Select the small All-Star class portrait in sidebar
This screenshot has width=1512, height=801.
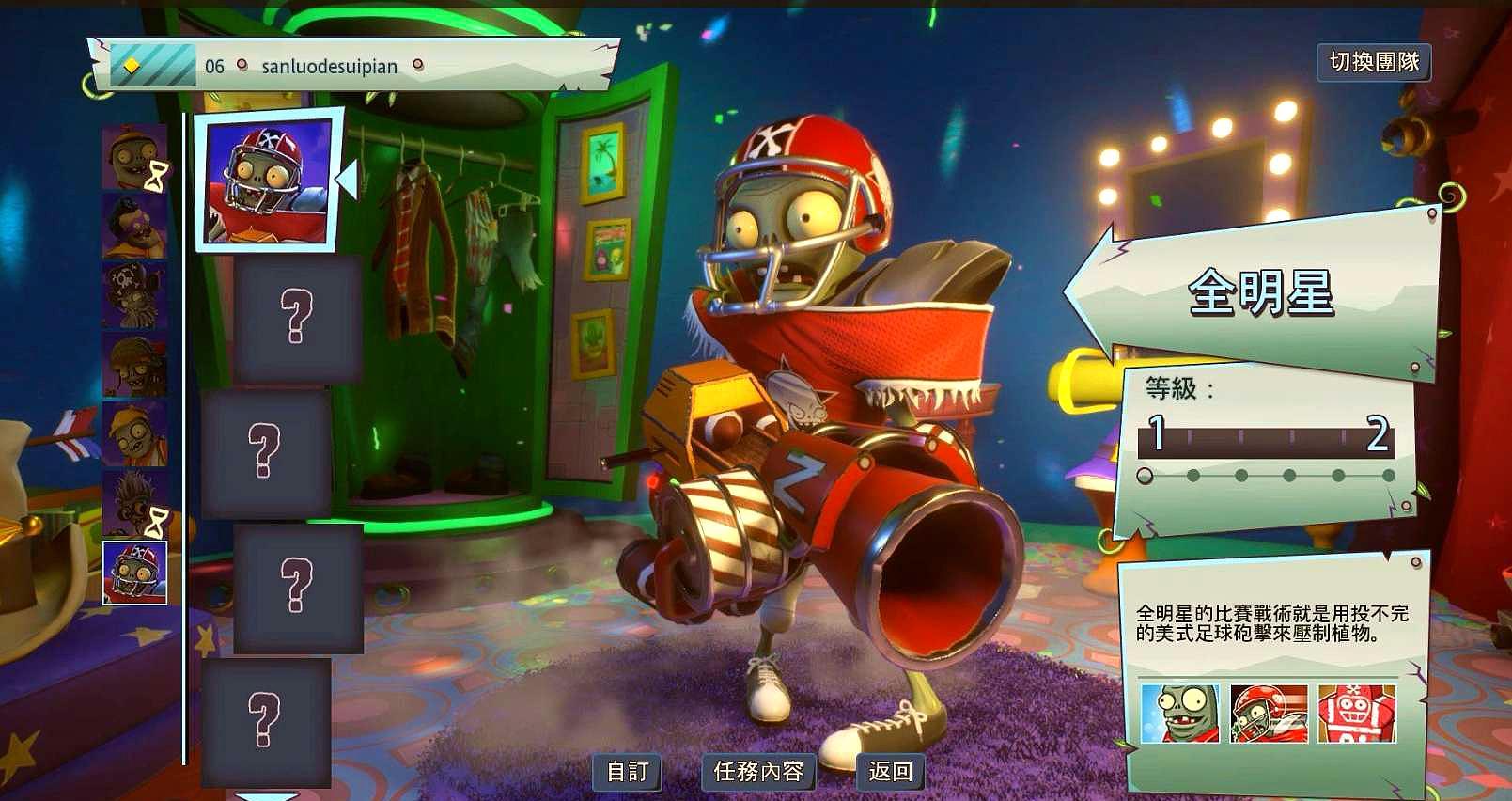(x=134, y=572)
